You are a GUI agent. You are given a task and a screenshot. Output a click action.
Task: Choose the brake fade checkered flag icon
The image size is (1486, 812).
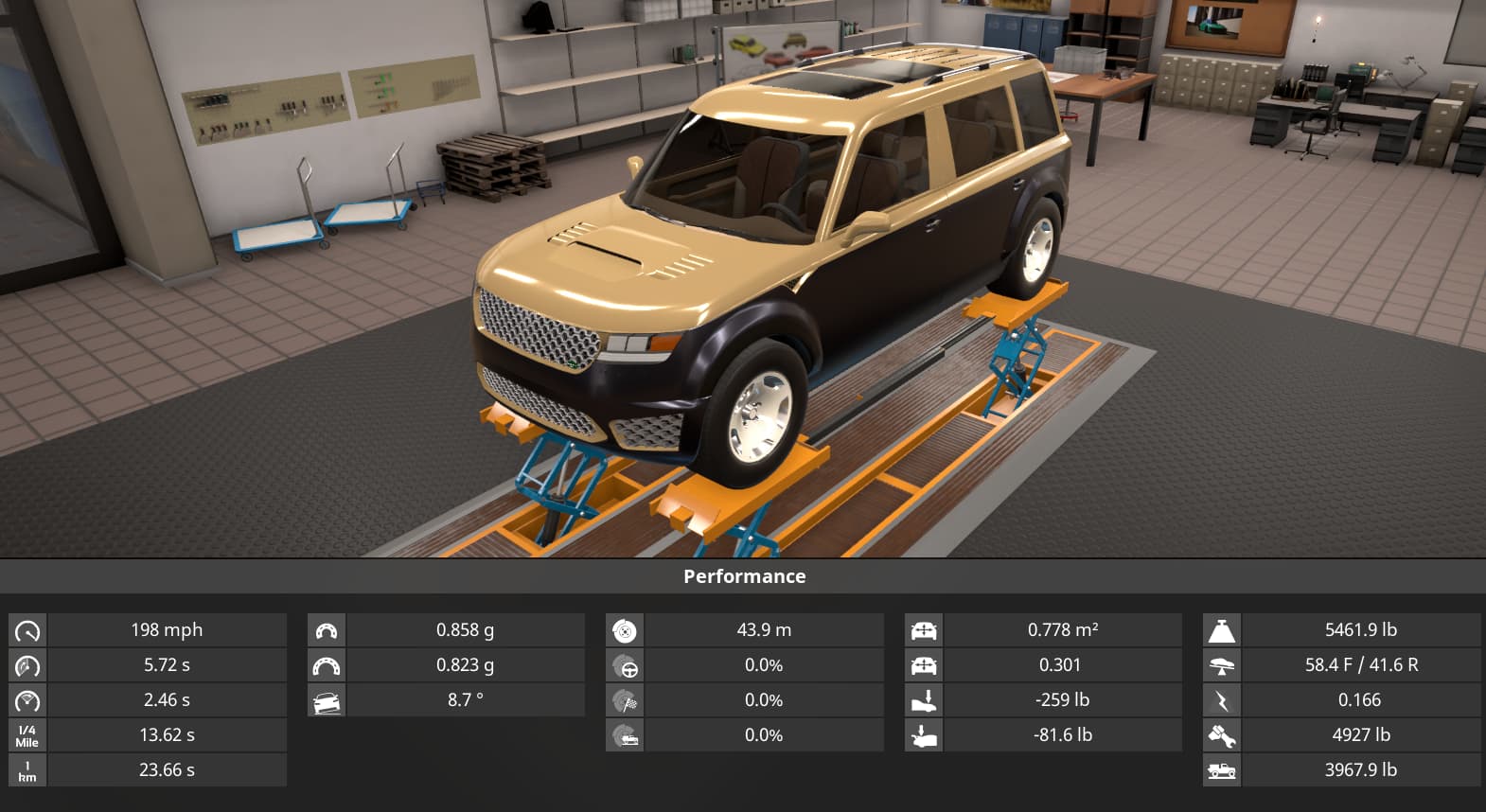(x=625, y=701)
